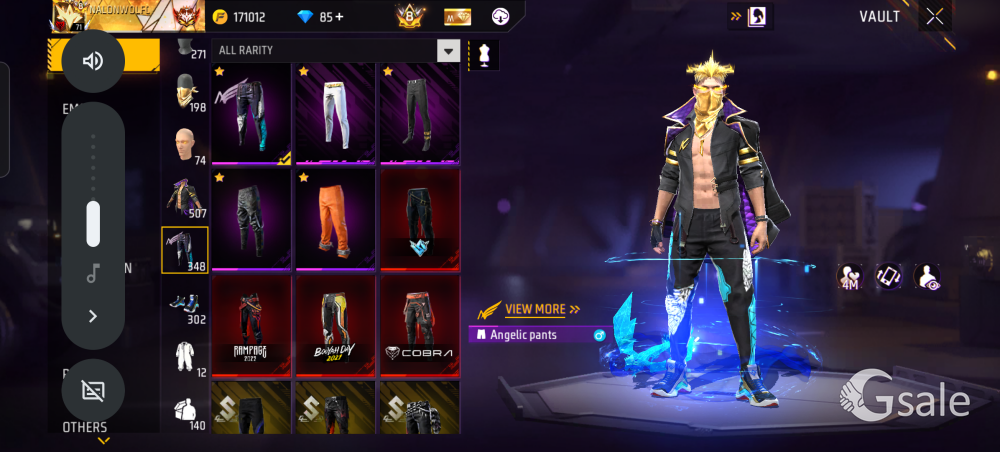Viewport: 1000px width, 452px height.
Task: Mute sound via the speaker overlay button
Action: pos(93,61)
